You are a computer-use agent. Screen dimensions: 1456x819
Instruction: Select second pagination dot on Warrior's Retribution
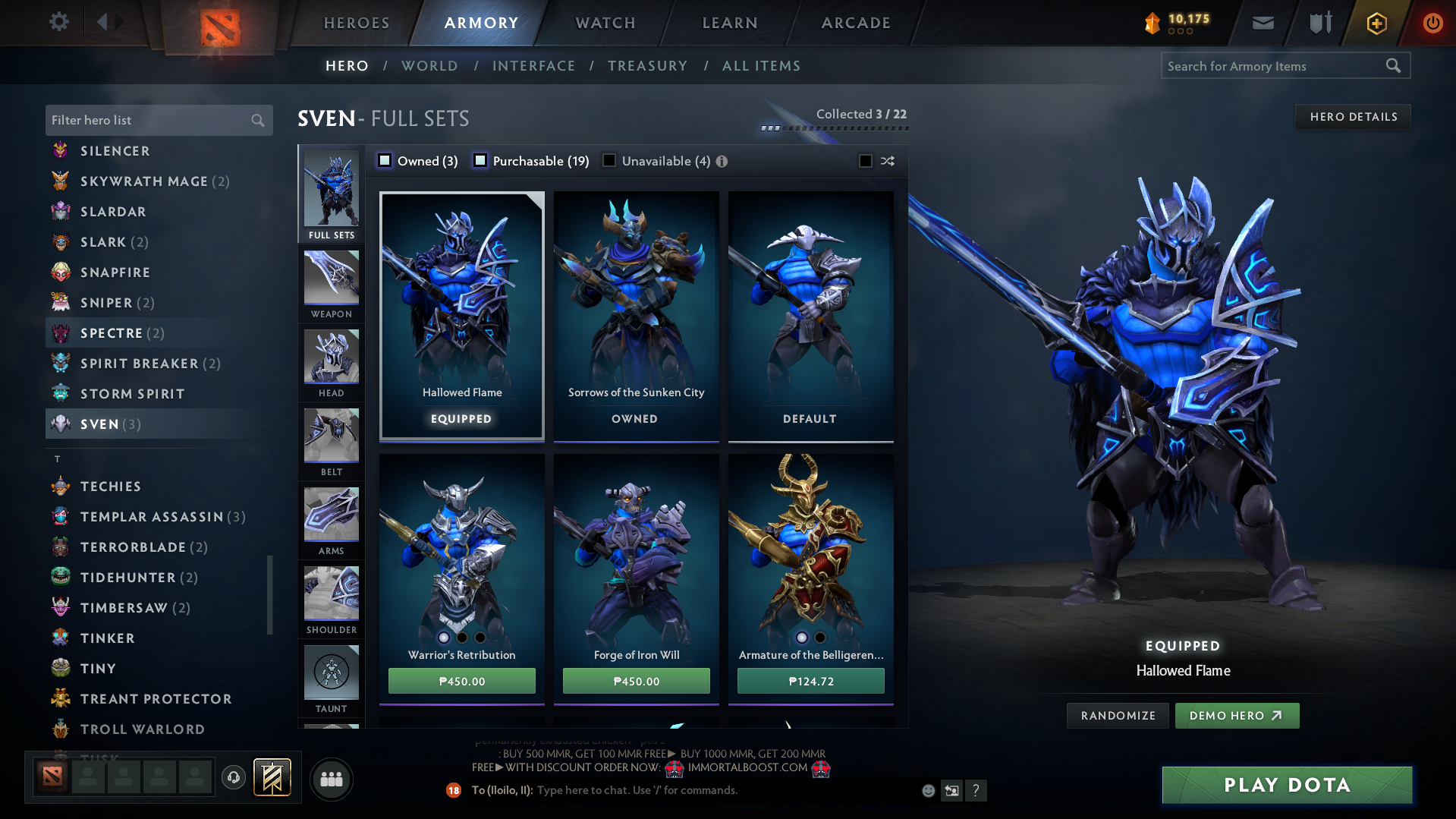[x=461, y=638]
